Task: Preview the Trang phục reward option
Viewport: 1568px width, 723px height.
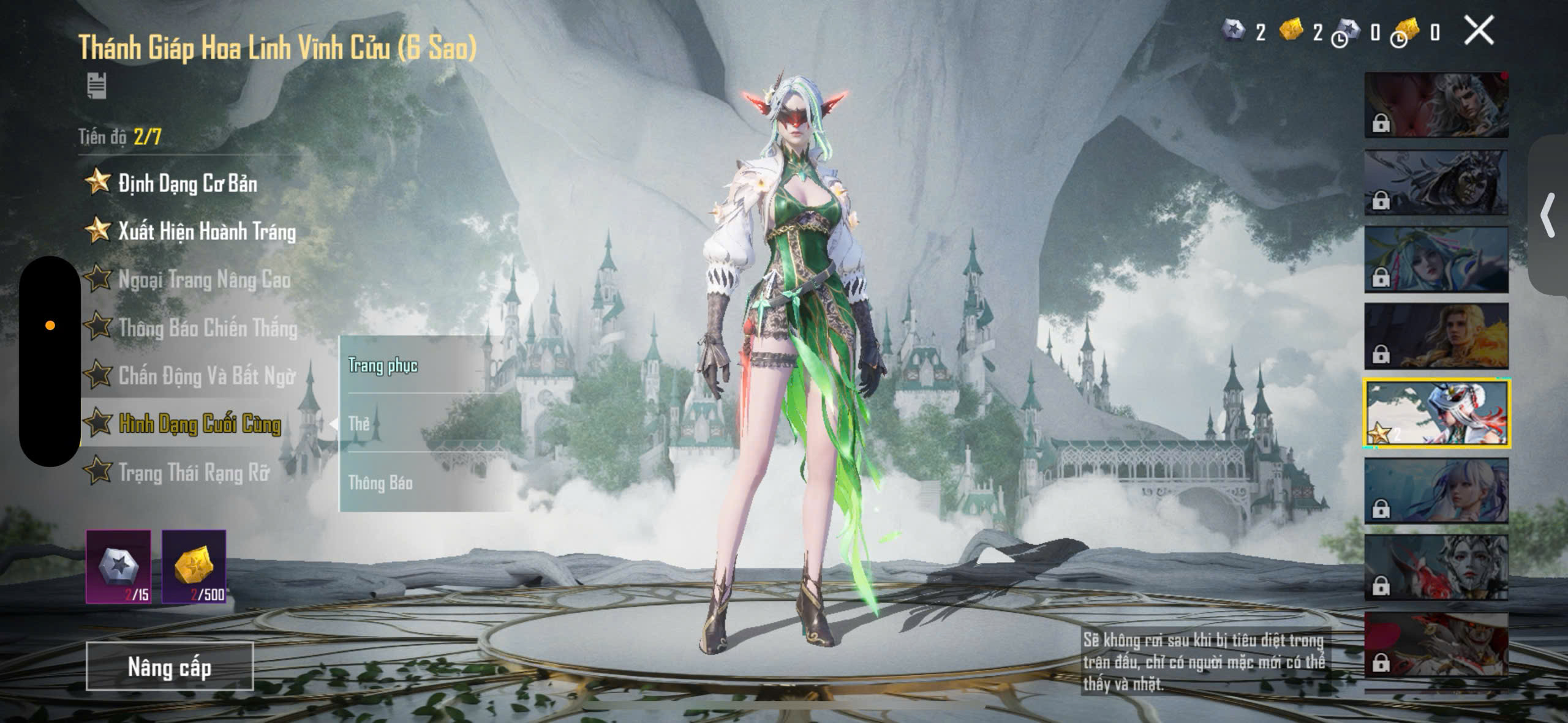Action: [x=383, y=365]
